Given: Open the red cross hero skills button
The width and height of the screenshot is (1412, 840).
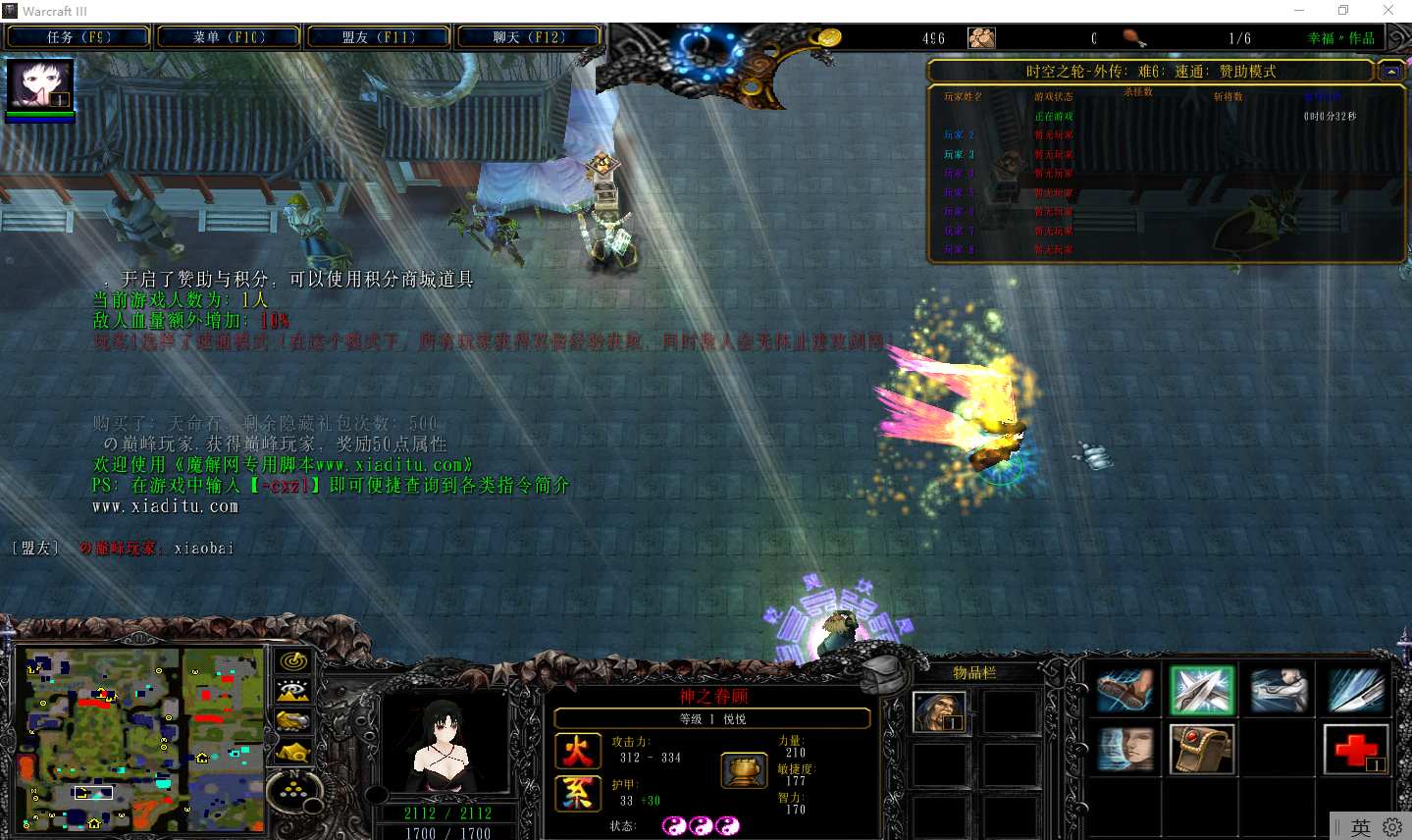Looking at the screenshot, I should (1355, 751).
